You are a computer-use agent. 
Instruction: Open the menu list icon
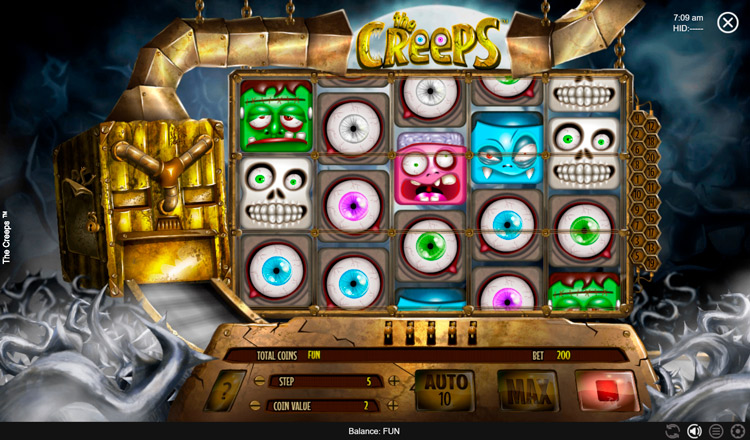(x=716, y=431)
